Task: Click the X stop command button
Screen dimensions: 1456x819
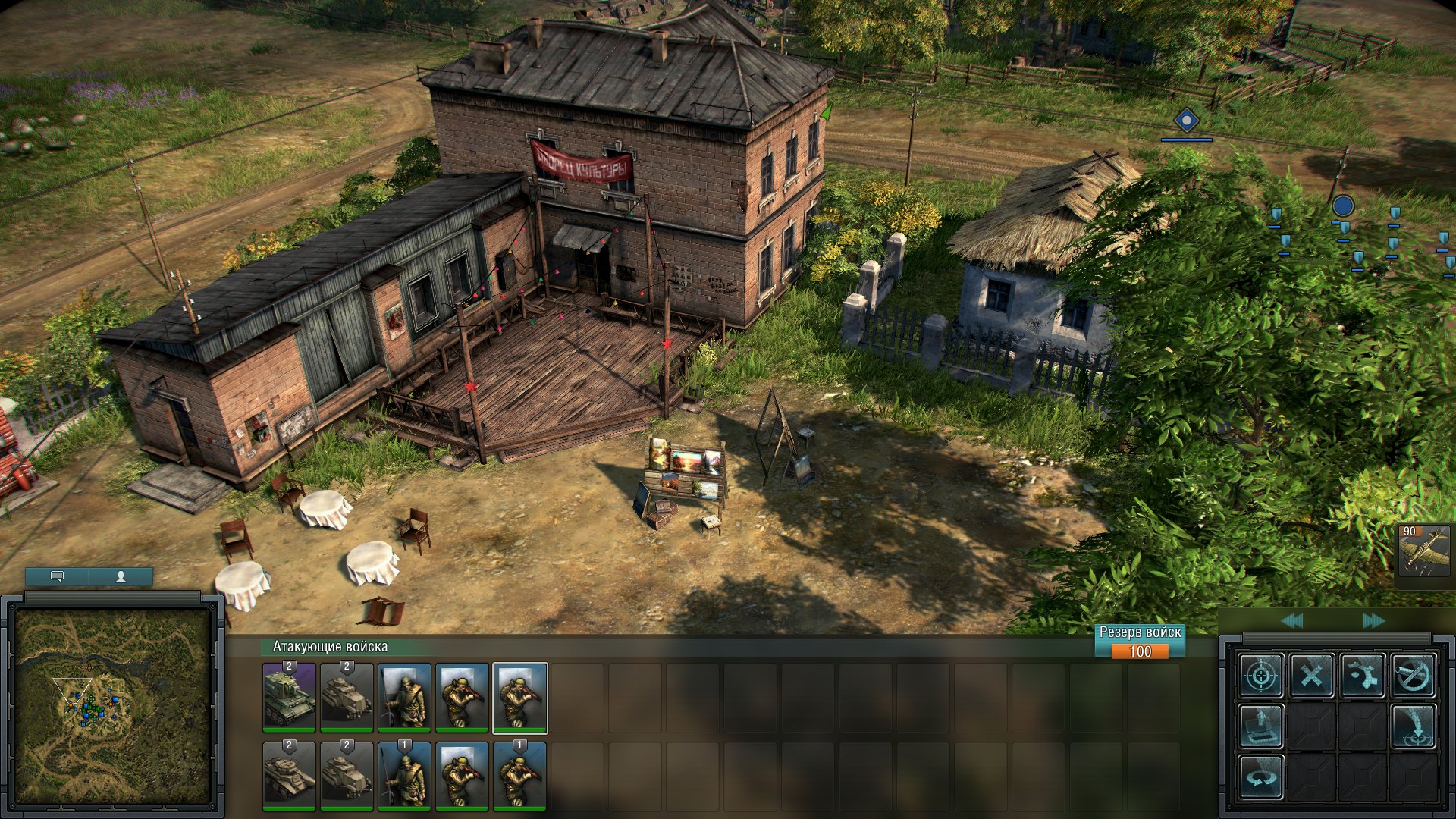Action: [1312, 675]
